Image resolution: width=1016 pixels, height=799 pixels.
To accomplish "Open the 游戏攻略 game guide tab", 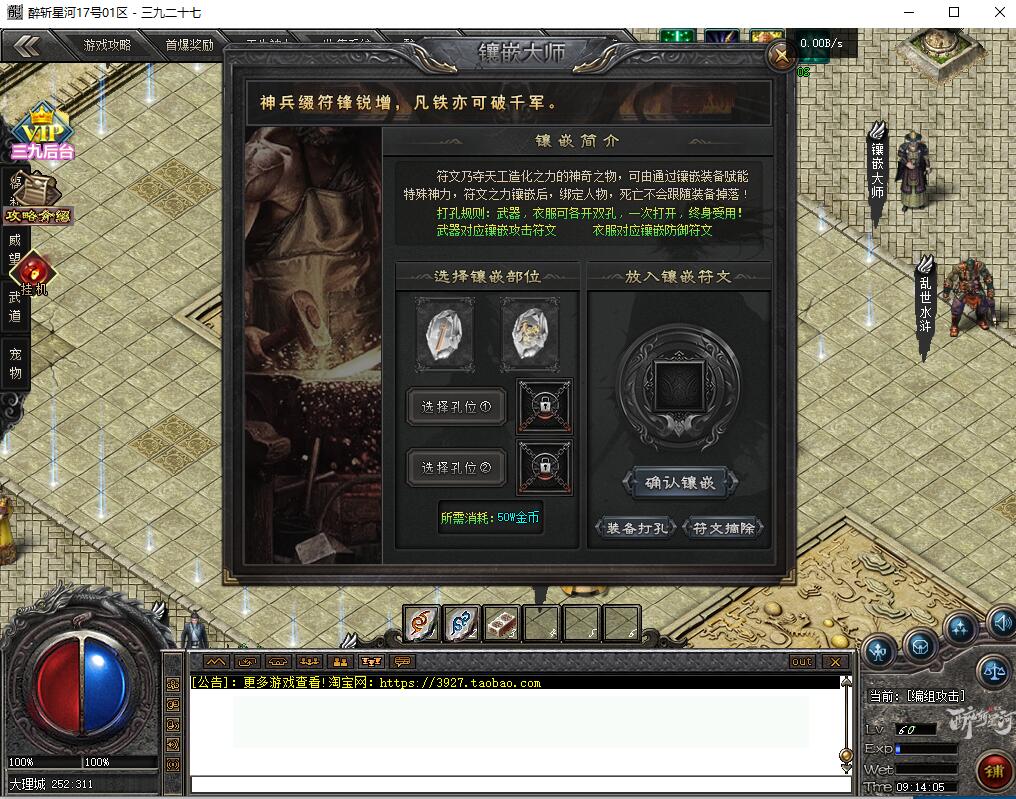I will pos(107,45).
